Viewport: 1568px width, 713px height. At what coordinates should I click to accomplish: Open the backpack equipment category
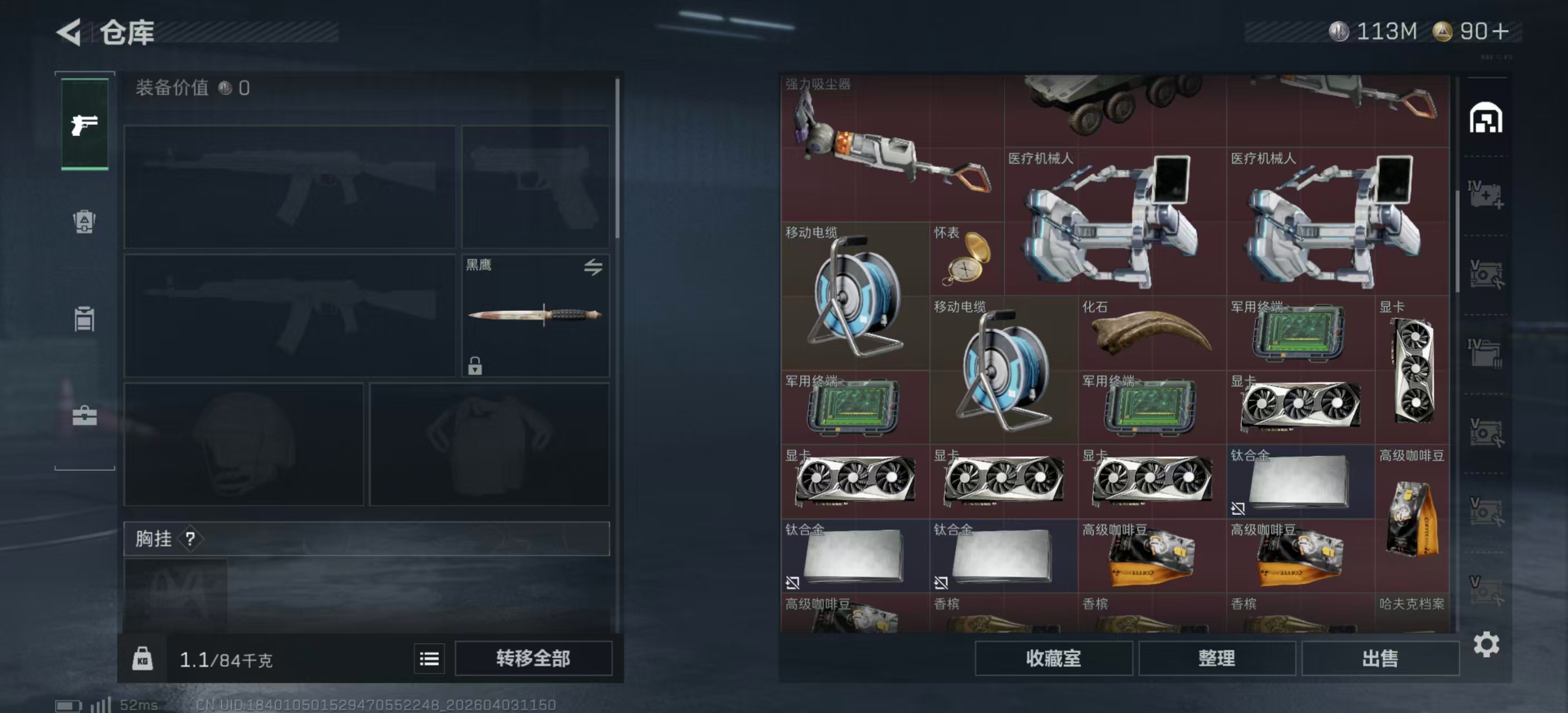(x=84, y=223)
